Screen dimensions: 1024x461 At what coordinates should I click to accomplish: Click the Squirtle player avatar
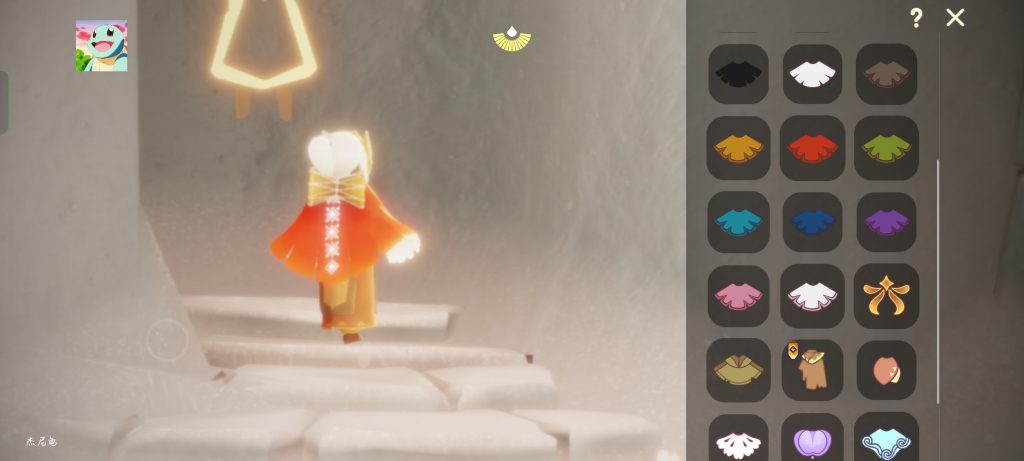click(x=101, y=46)
